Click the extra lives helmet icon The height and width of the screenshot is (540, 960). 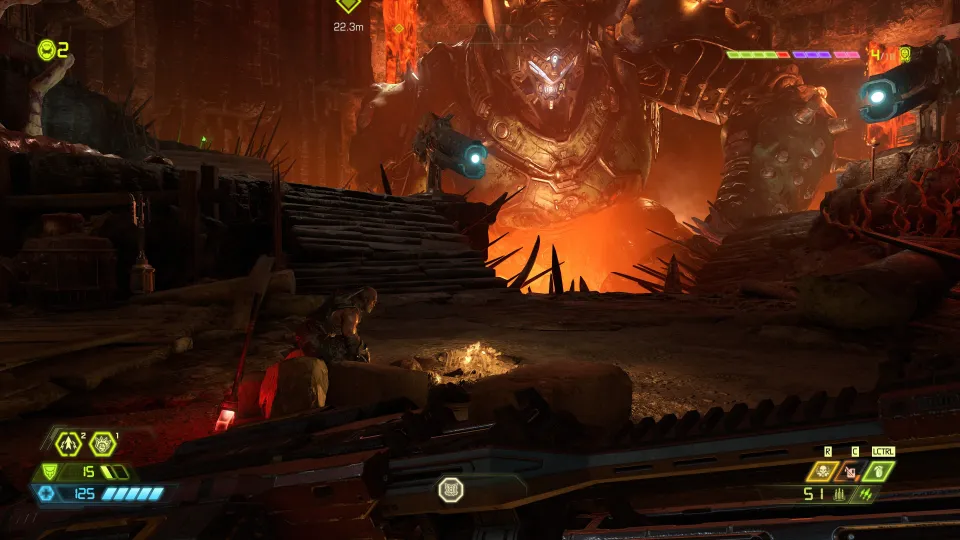pyautogui.click(x=47, y=49)
